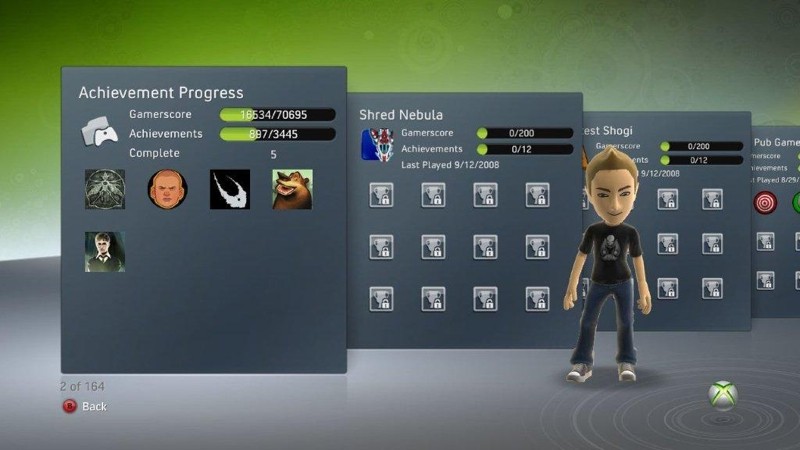Click the red target achievement icon
Image resolution: width=800 pixels, height=450 pixels.
765,202
